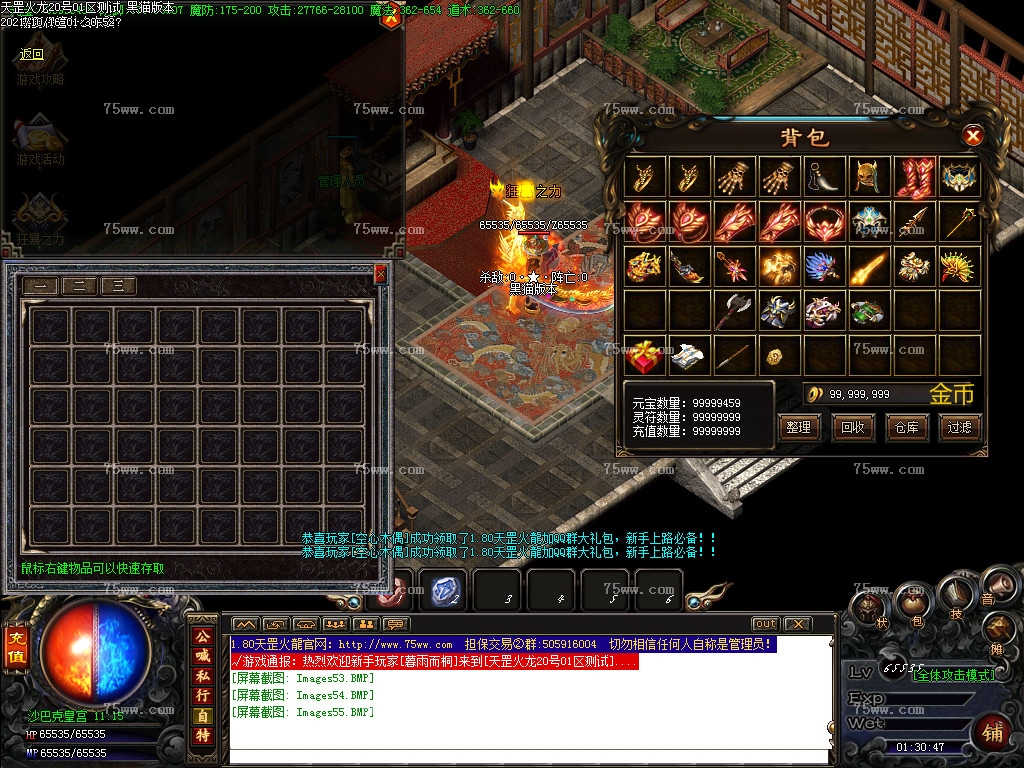The width and height of the screenshot is (1024, 768).
Task: Open the 铺 shop button
Action: pos(992,732)
